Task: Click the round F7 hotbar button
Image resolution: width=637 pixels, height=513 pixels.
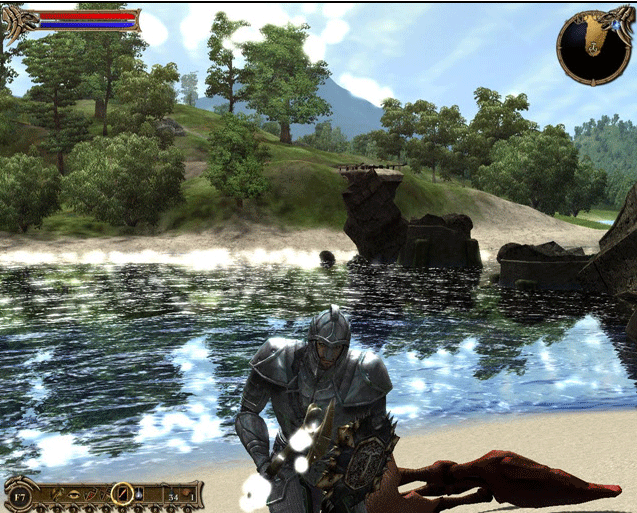Action: coord(17,496)
